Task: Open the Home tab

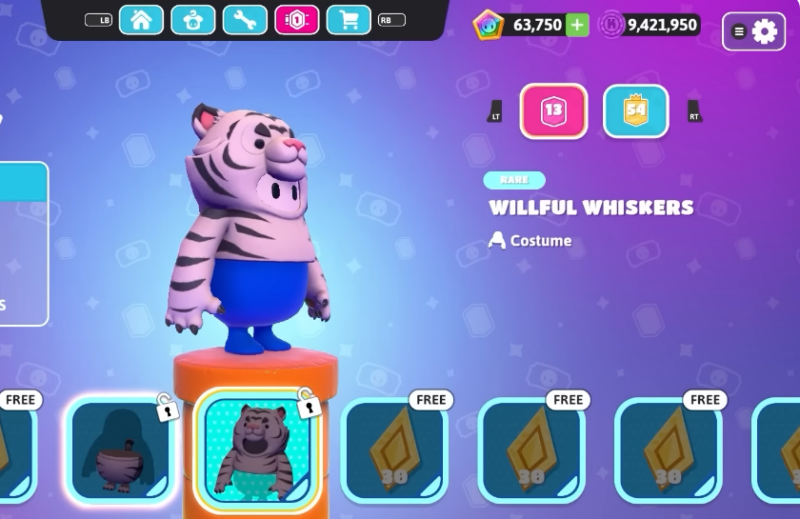Action: 141,20
